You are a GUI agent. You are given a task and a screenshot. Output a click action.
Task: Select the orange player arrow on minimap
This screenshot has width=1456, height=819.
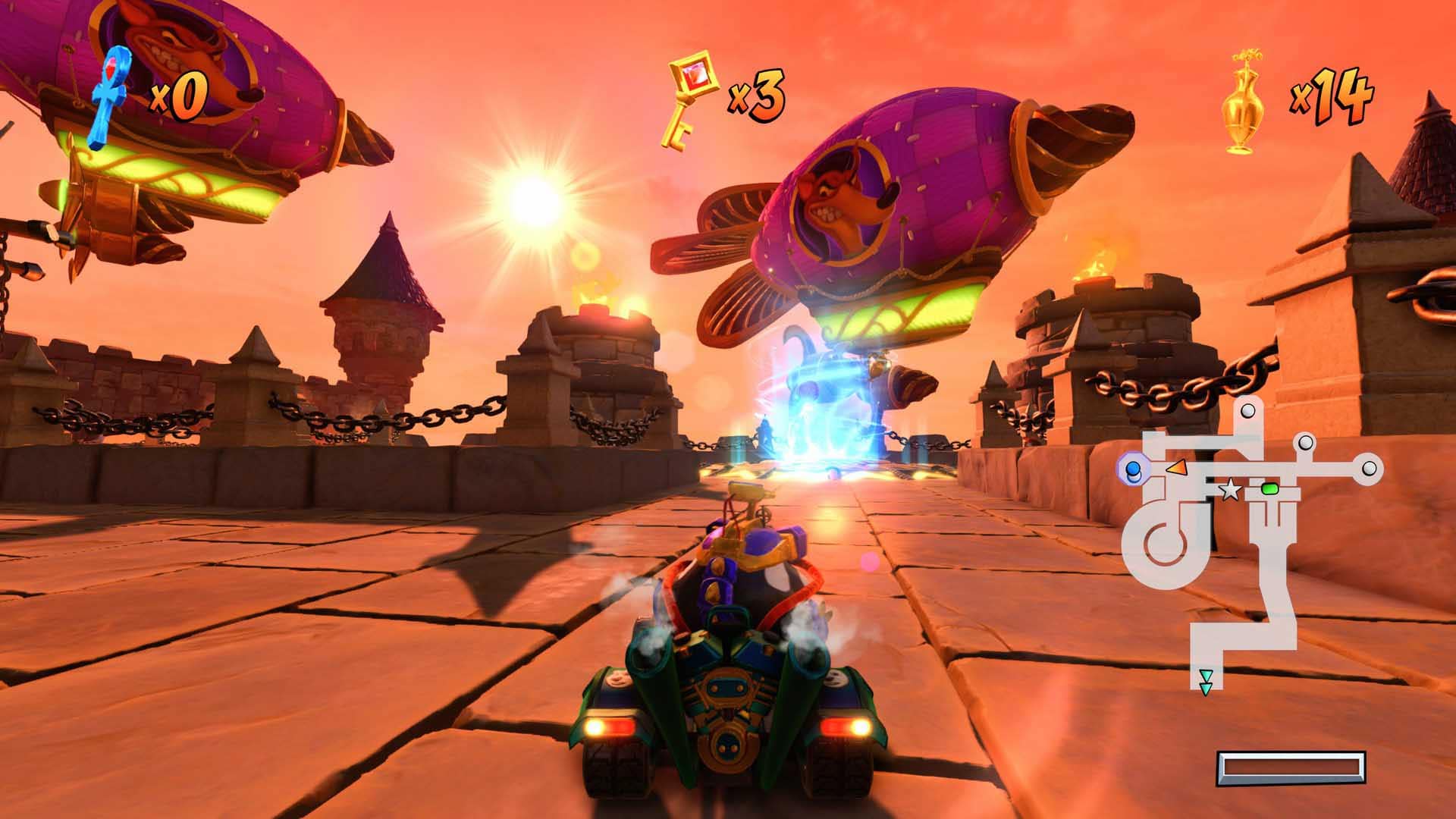1175,468
